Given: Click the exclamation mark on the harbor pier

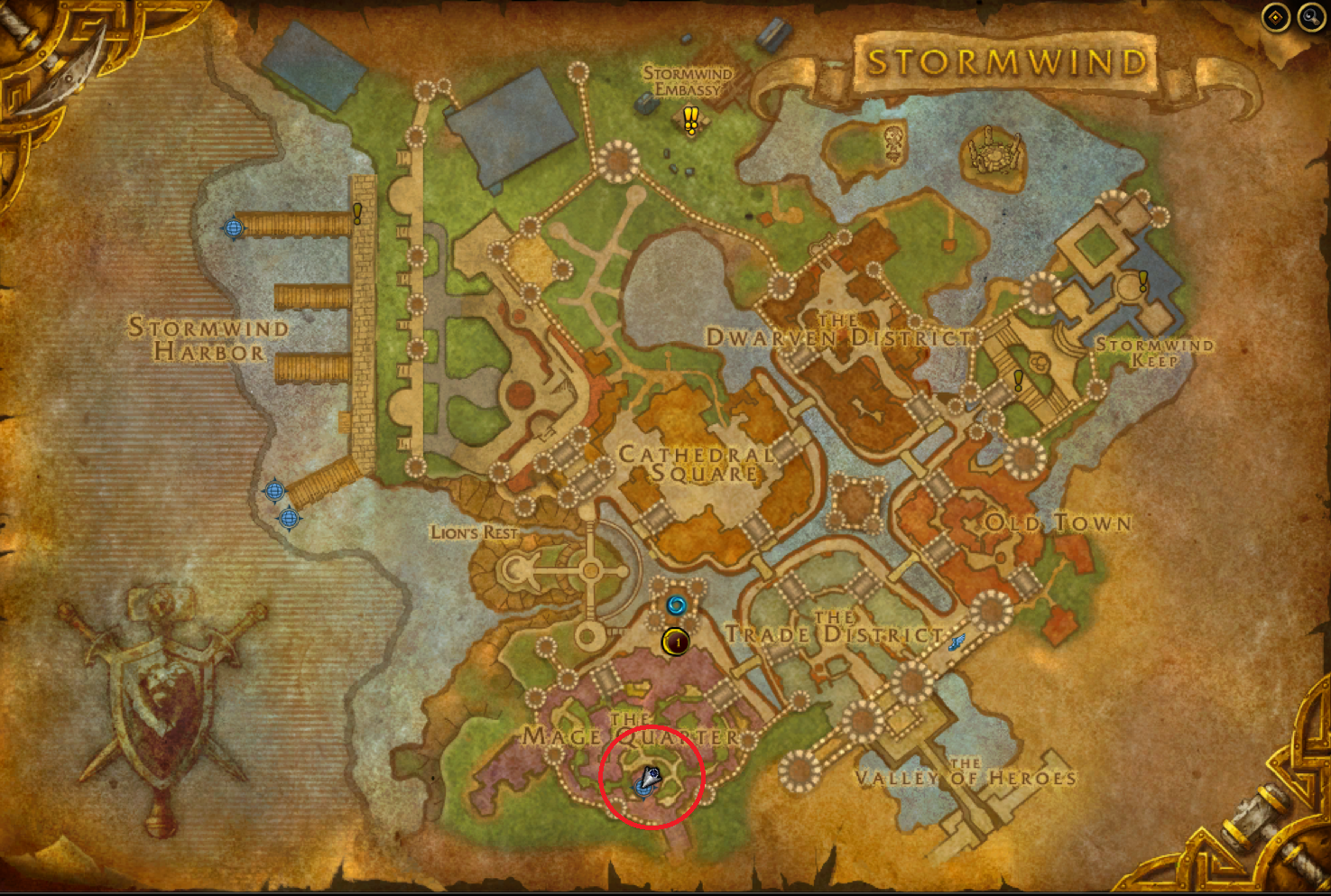Looking at the screenshot, I should (357, 215).
